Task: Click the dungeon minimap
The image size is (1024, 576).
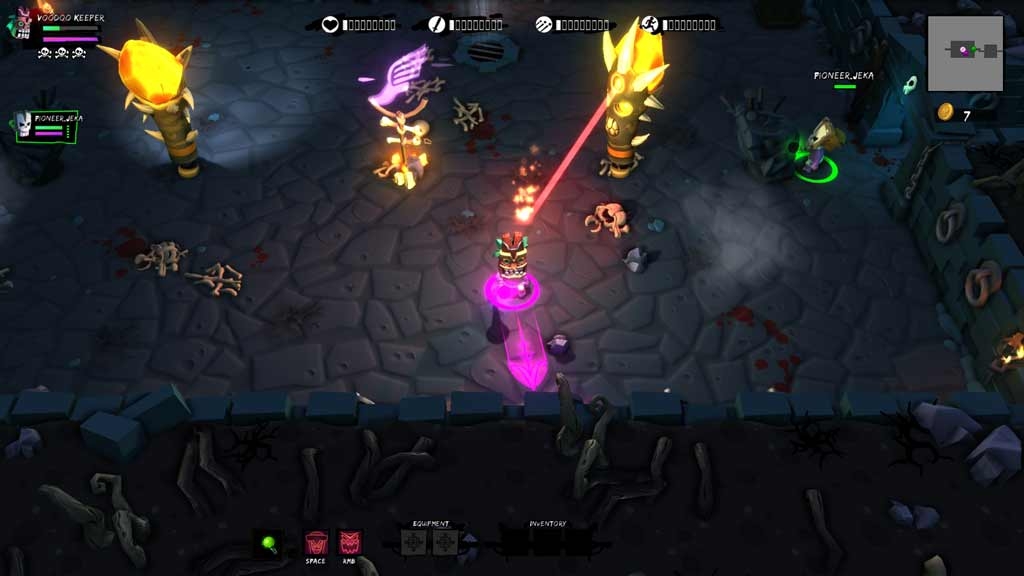Action: [x=965, y=52]
